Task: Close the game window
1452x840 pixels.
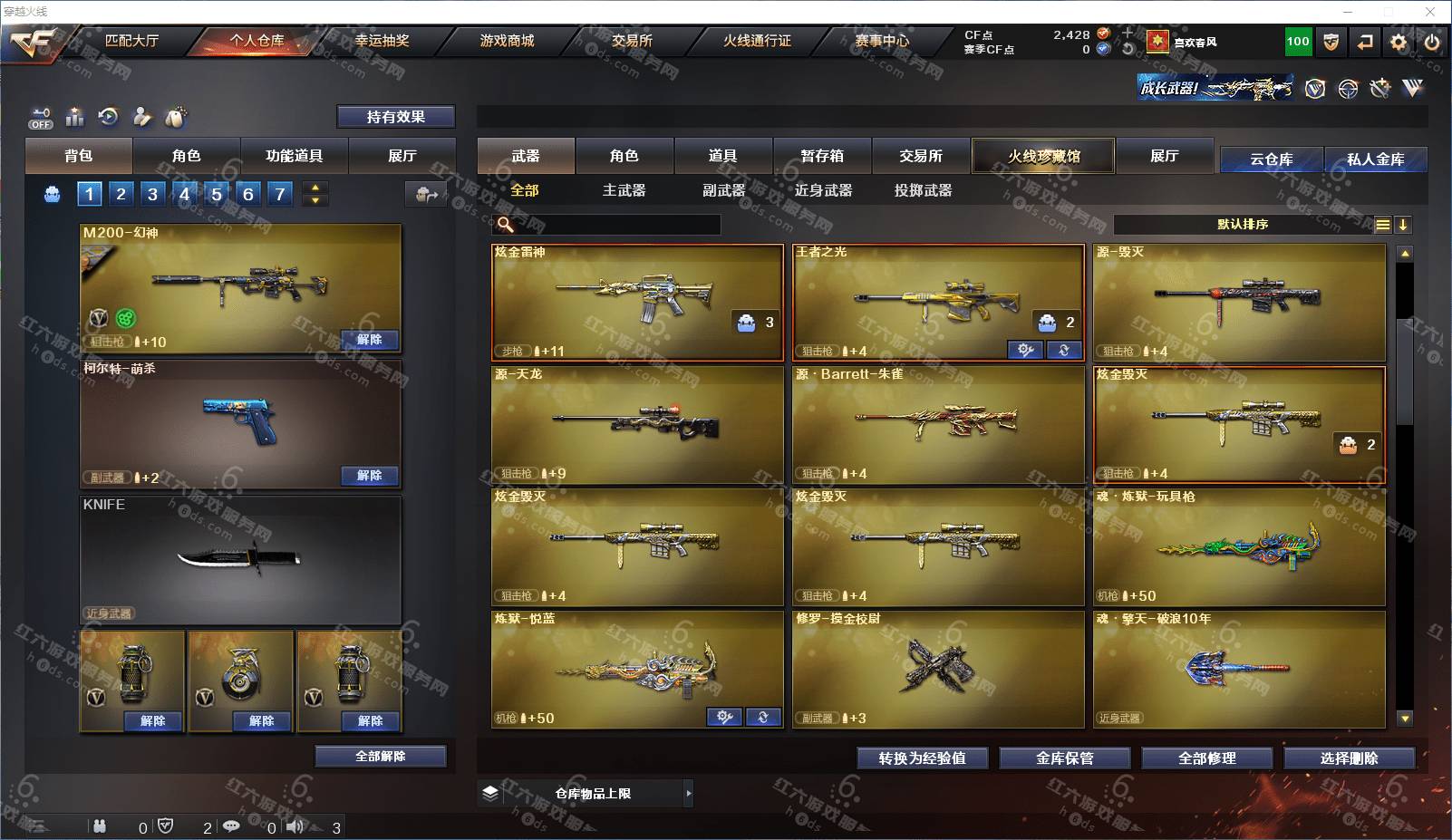Action: pos(1430,12)
